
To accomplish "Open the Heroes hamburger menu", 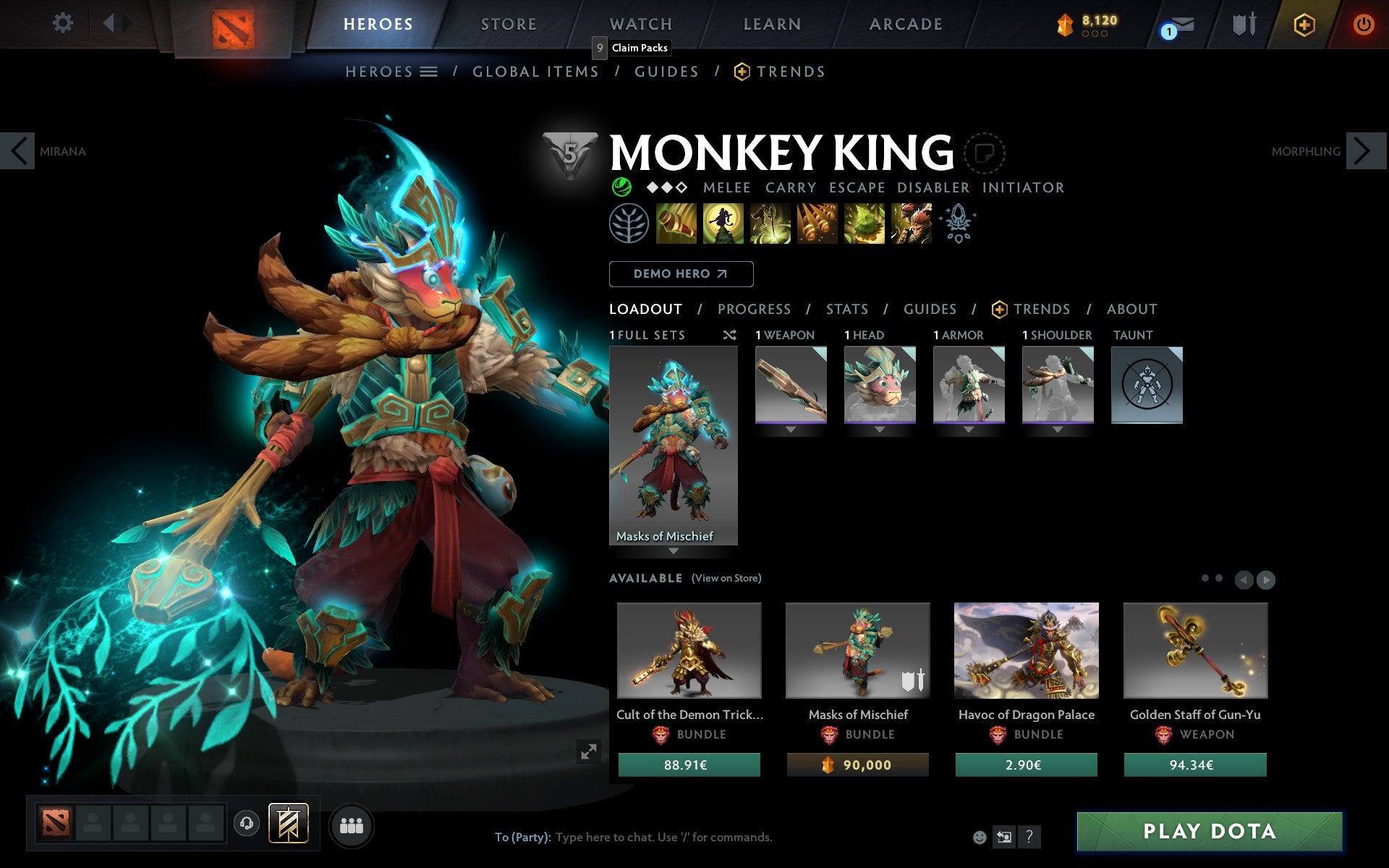I will click(x=429, y=71).
